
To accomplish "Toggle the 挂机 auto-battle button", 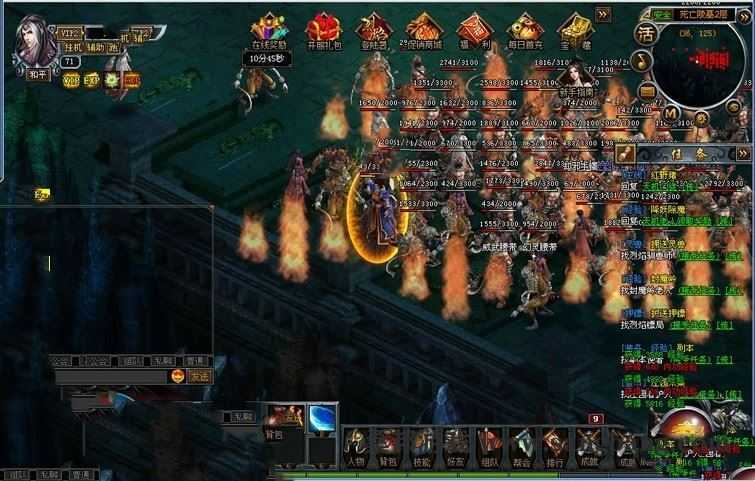I will (x=73, y=47).
